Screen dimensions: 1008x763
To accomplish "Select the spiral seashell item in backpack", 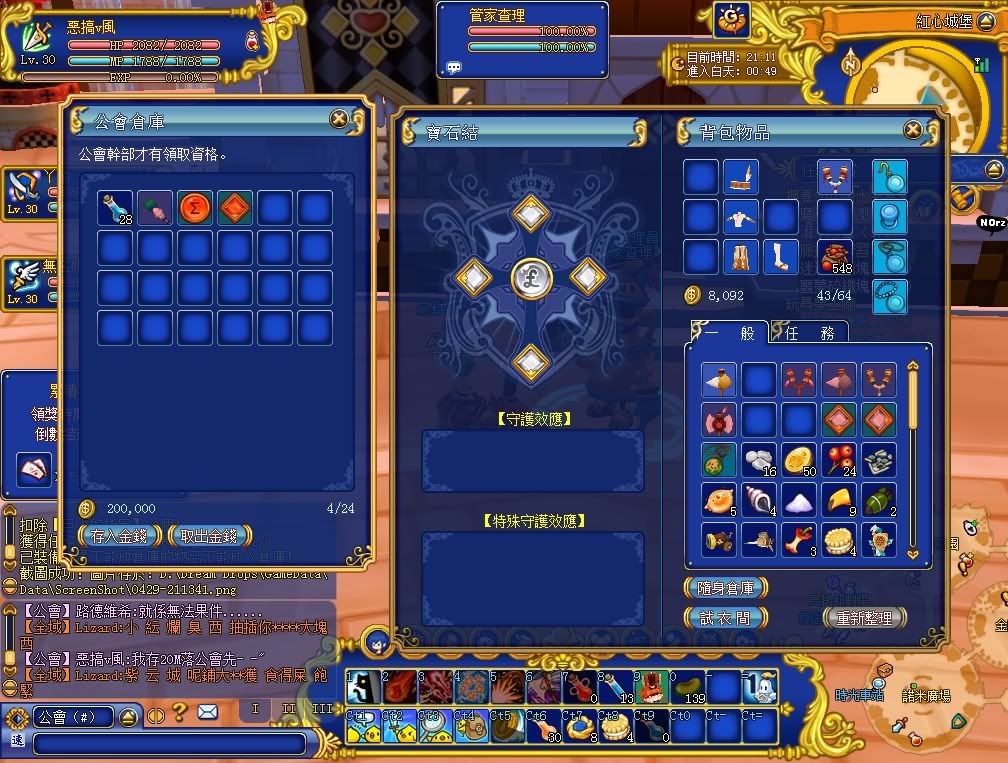I will [x=758, y=499].
